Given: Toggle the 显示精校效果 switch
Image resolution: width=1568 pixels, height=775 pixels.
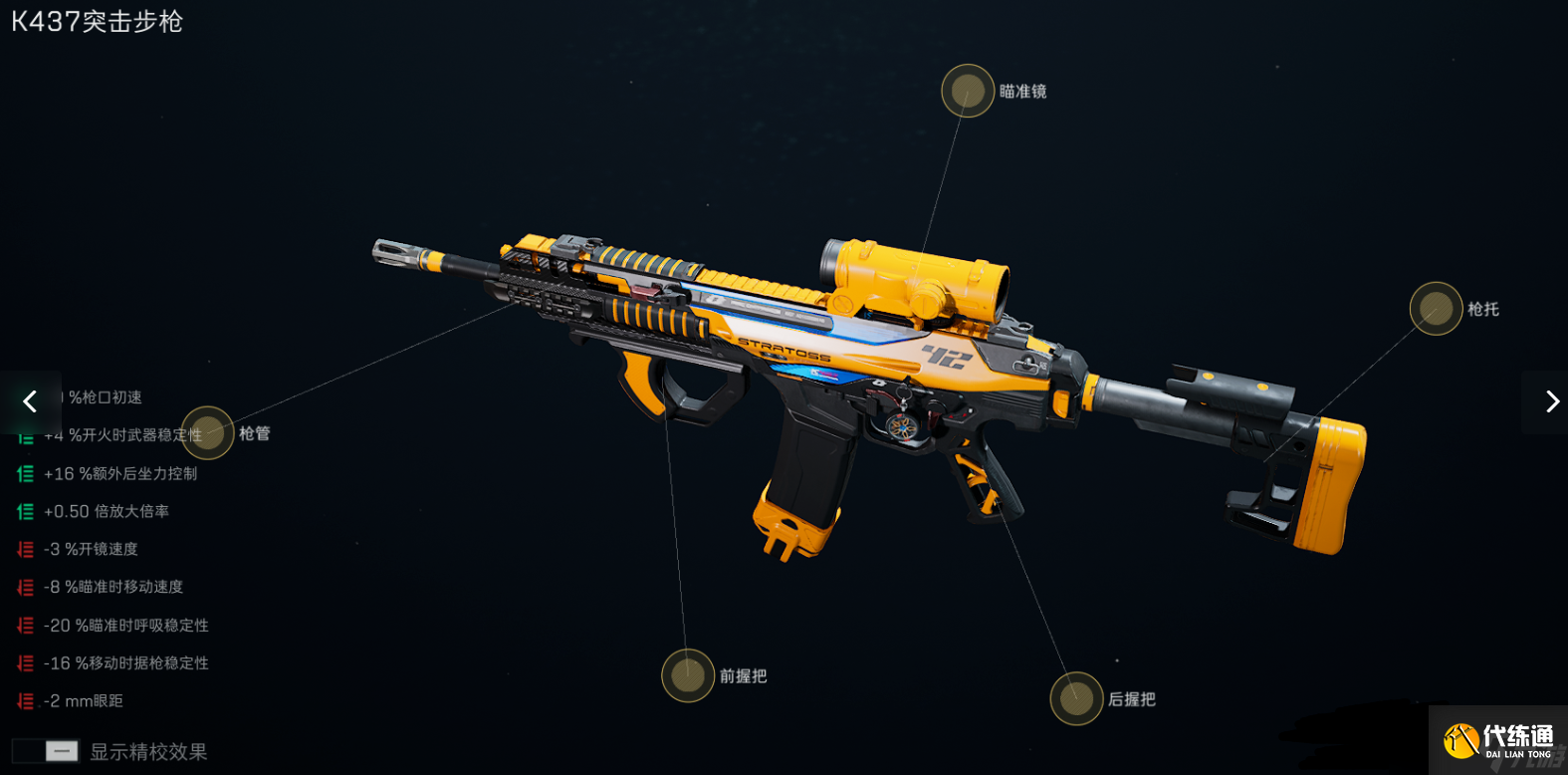Looking at the screenshot, I should coord(46,751).
